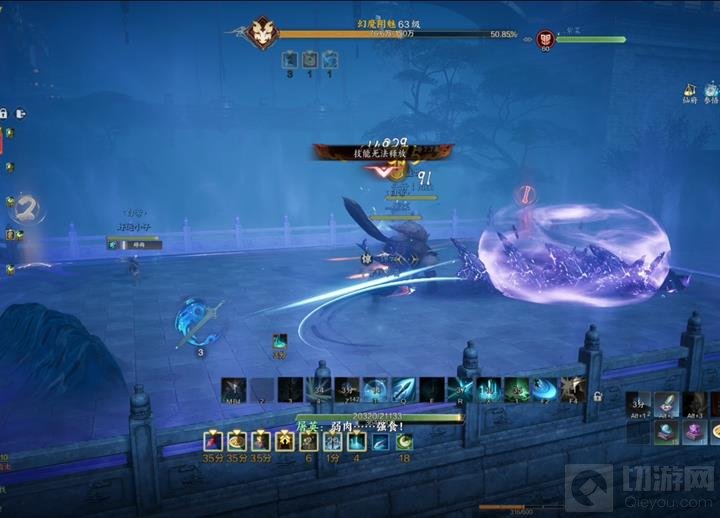Click the red target-of-target portrait
Viewport: 720px width, 518px height.
click(x=545, y=38)
